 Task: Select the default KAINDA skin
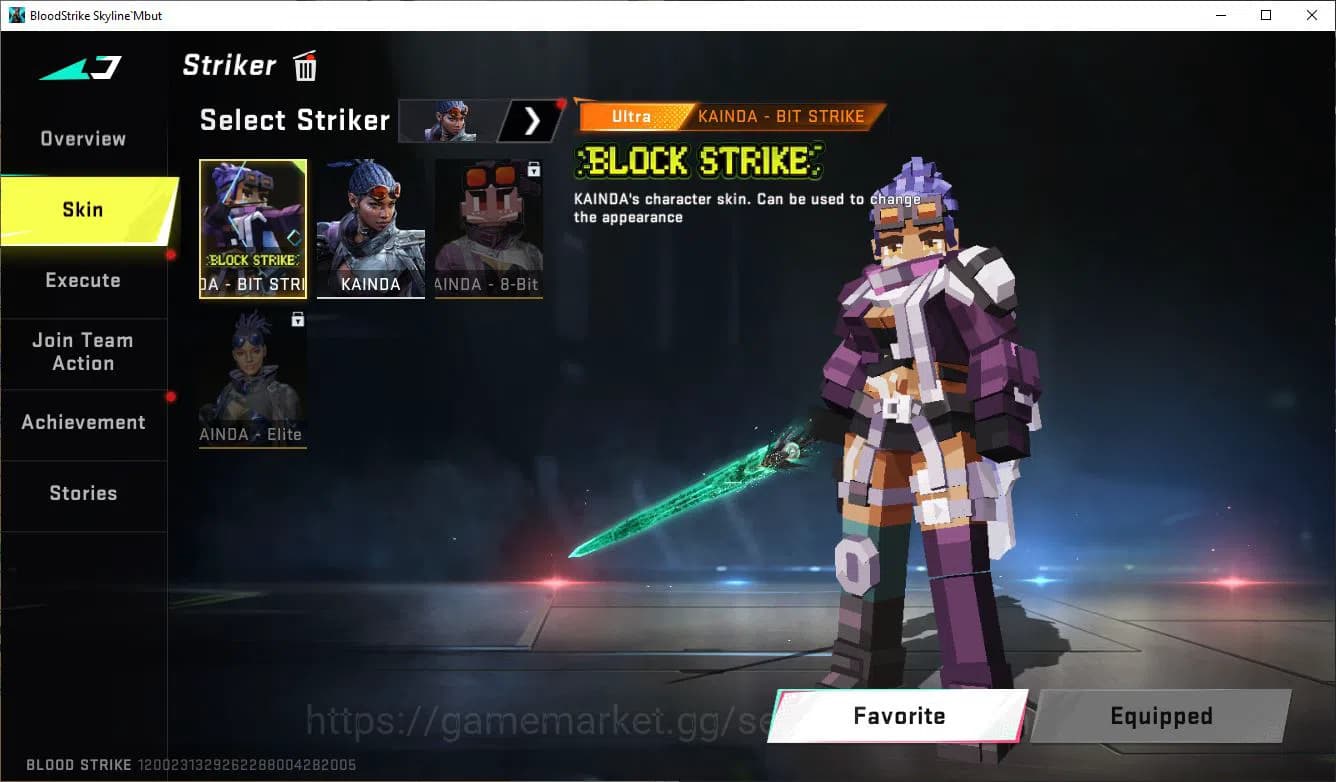[x=370, y=230]
